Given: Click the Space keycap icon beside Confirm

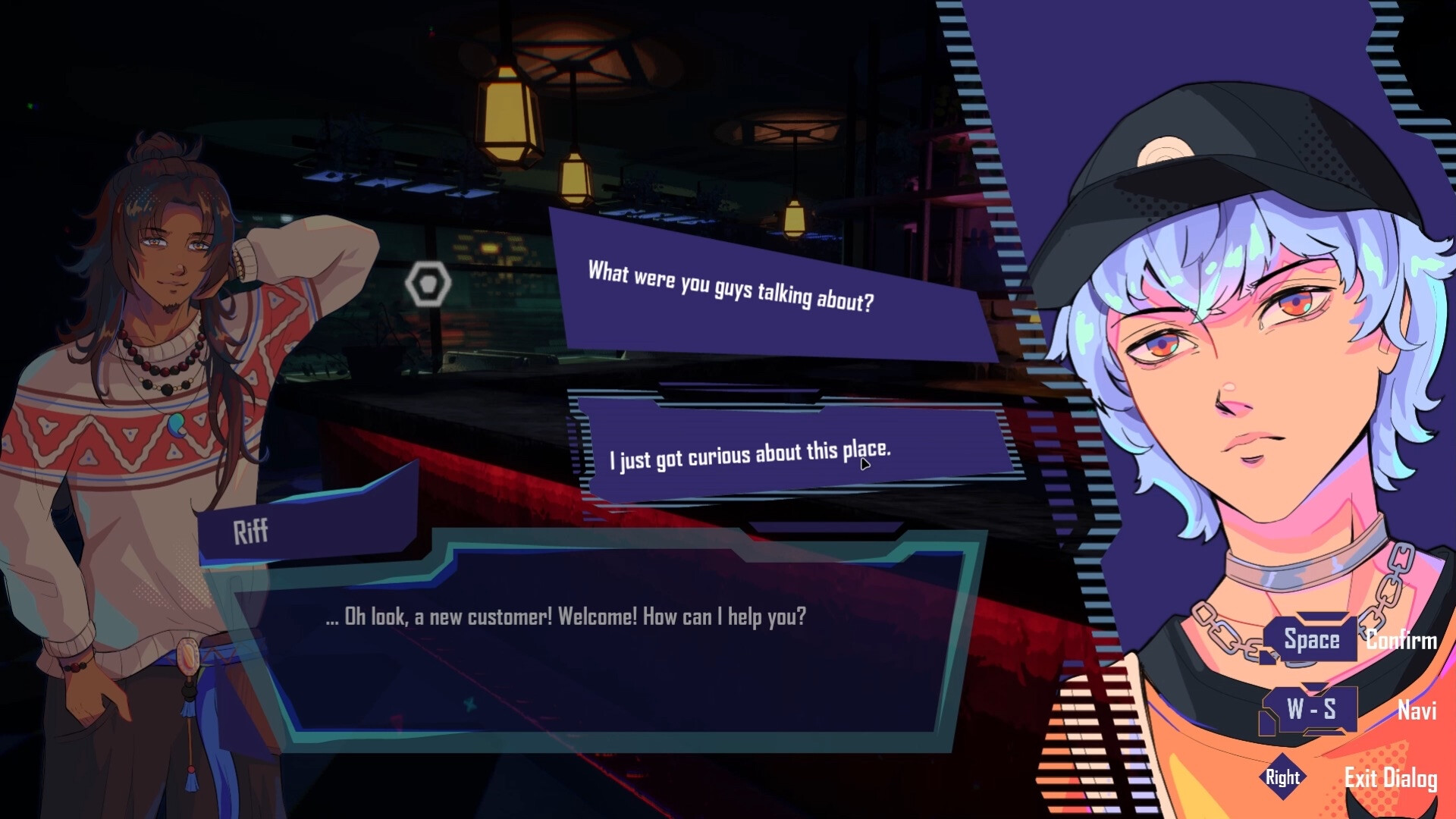Looking at the screenshot, I should [1311, 639].
